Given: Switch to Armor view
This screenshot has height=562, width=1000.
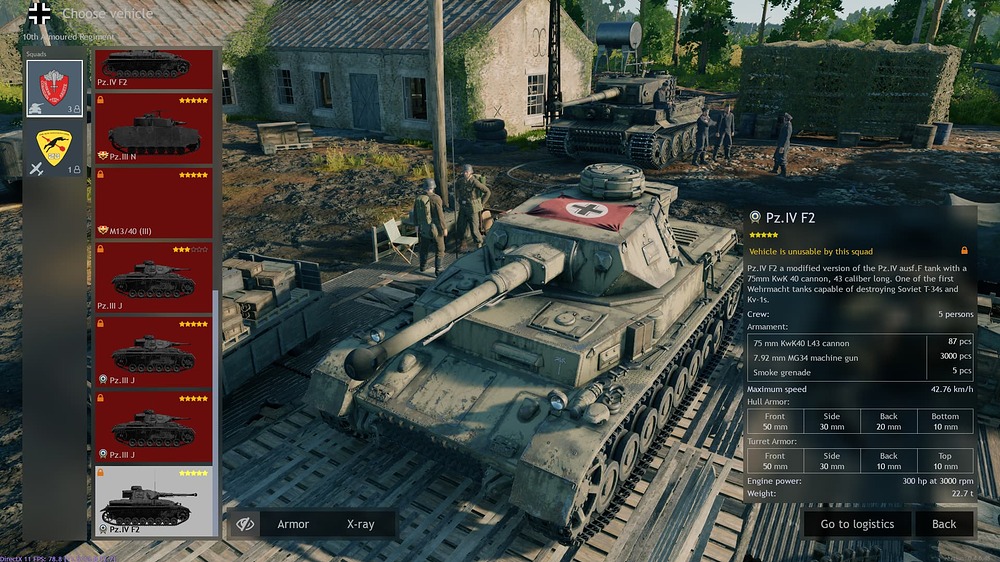Looking at the screenshot, I should pyautogui.click(x=293, y=524).
